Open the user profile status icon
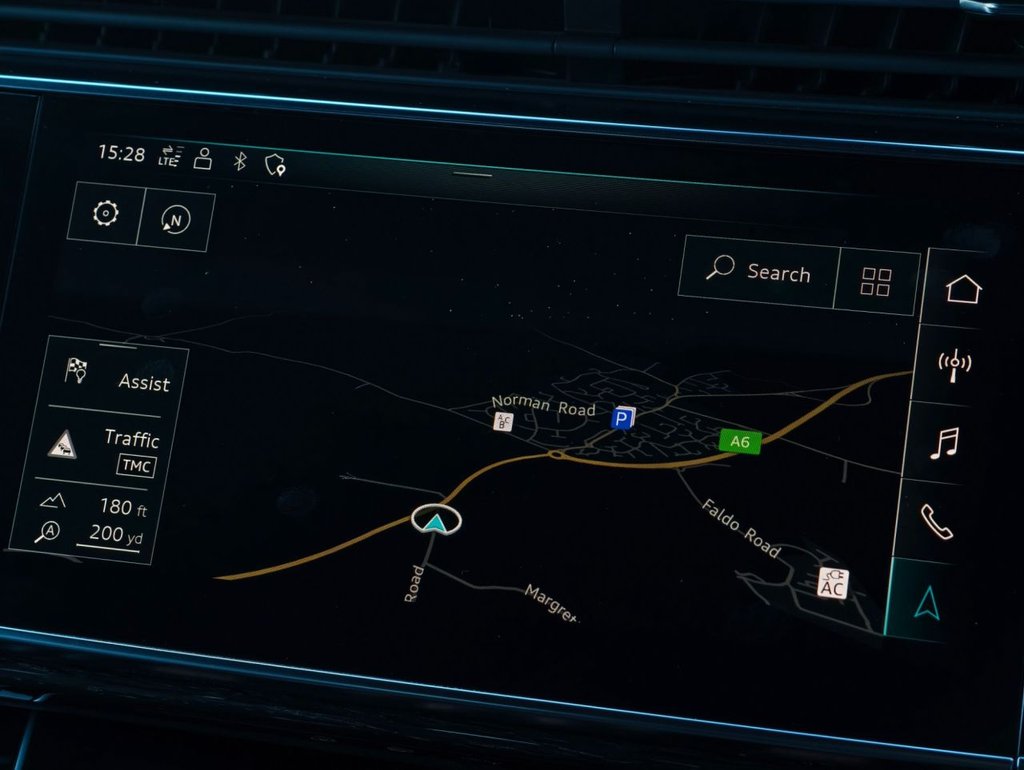Screen dimensions: 1024x770 click(x=203, y=159)
